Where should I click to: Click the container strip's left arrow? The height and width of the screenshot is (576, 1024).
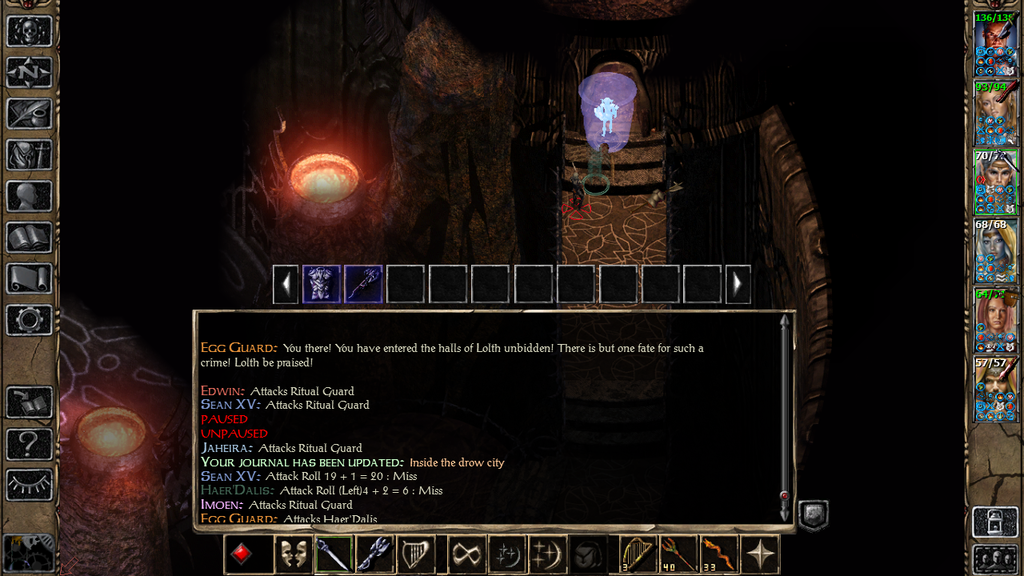286,284
